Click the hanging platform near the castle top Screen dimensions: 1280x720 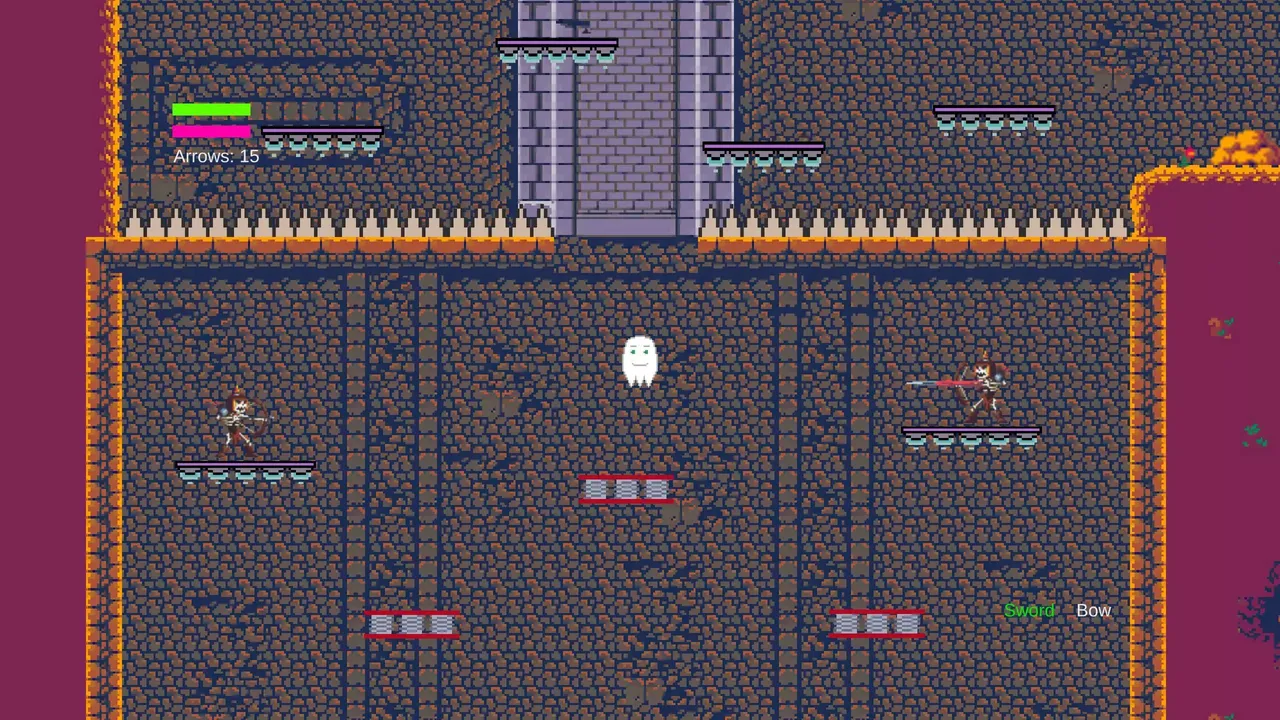(557, 48)
